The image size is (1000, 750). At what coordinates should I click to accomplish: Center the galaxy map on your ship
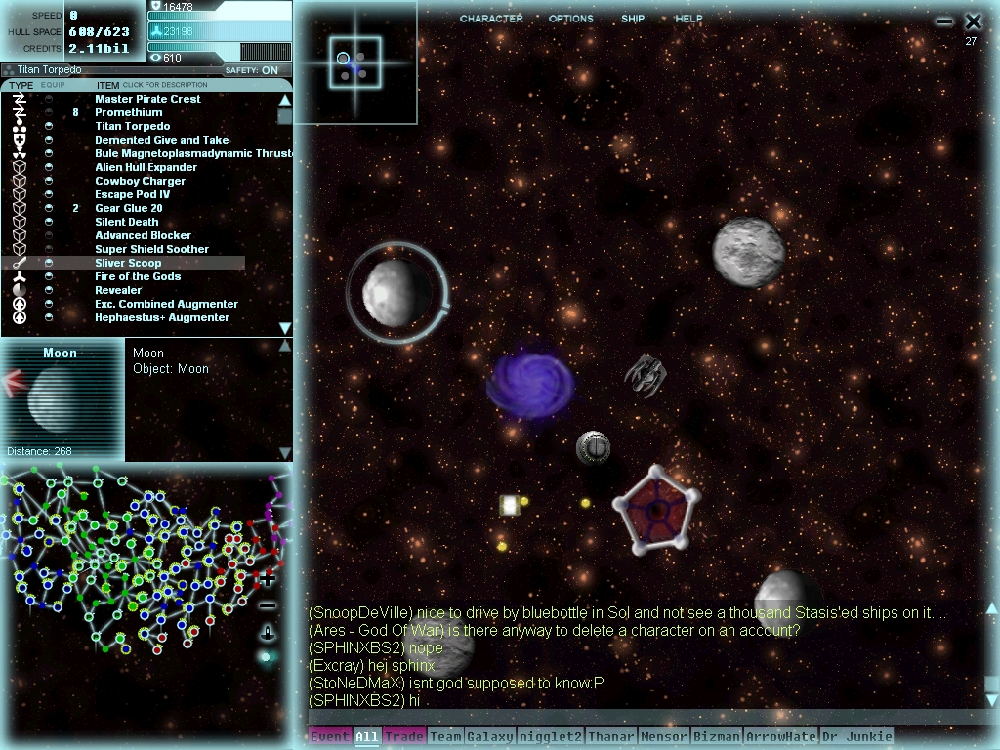pos(268,632)
